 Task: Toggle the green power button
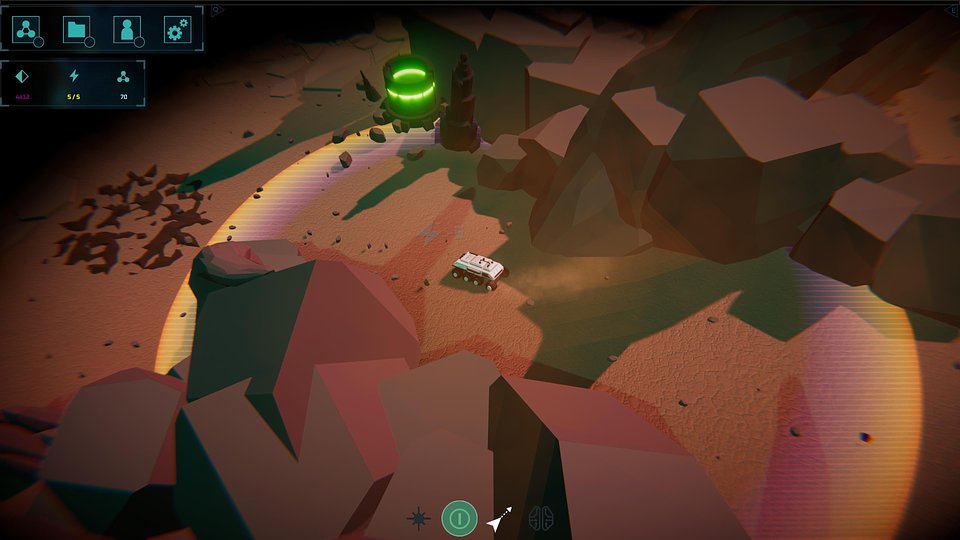coord(459,518)
